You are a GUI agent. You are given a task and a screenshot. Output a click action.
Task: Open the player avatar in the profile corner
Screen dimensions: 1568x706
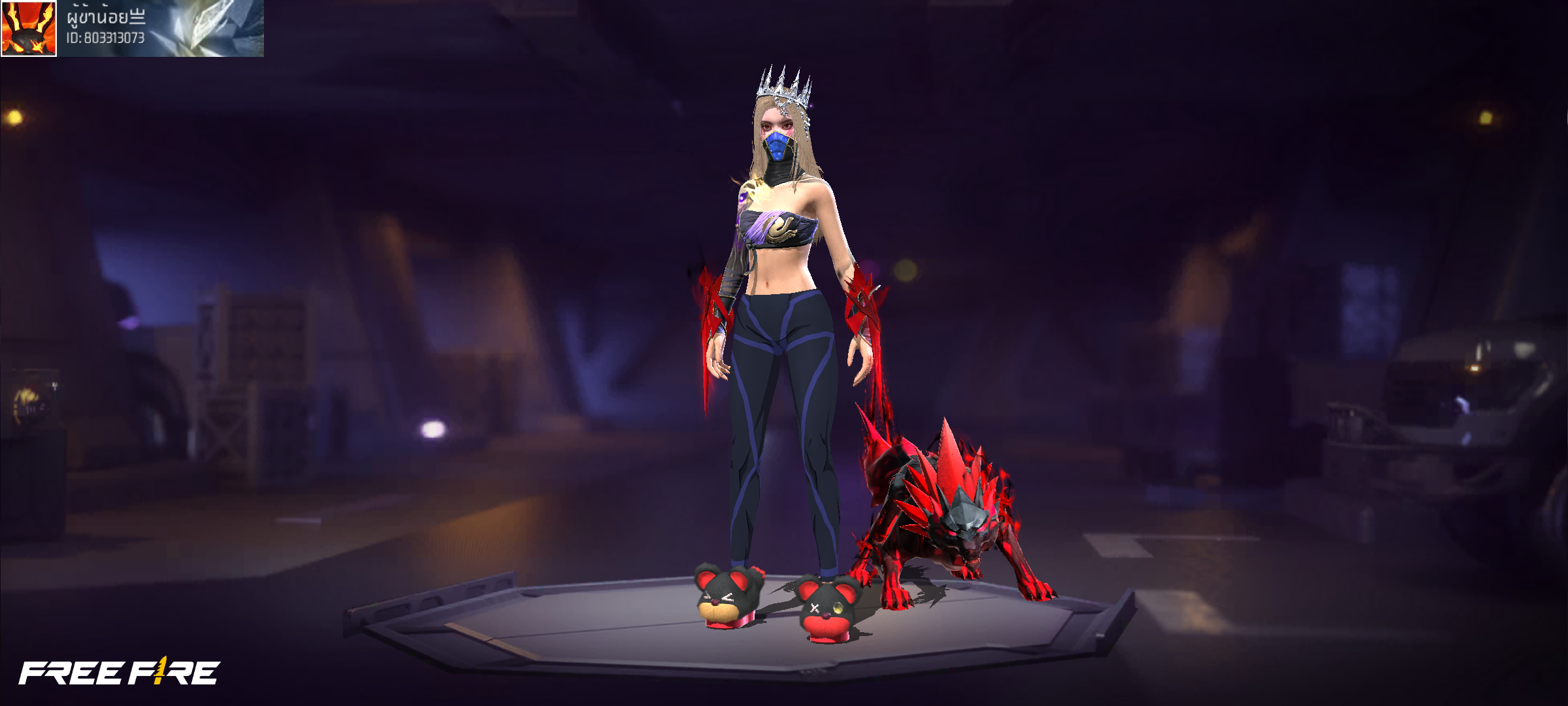(x=29, y=28)
